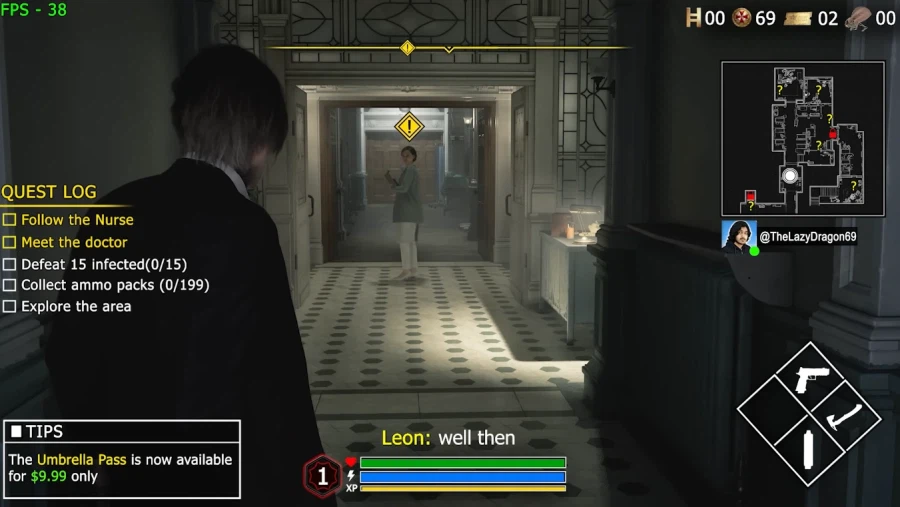View TheLazyDragon69's player avatar
Screen dimensions: 900x507
(738, 236)
